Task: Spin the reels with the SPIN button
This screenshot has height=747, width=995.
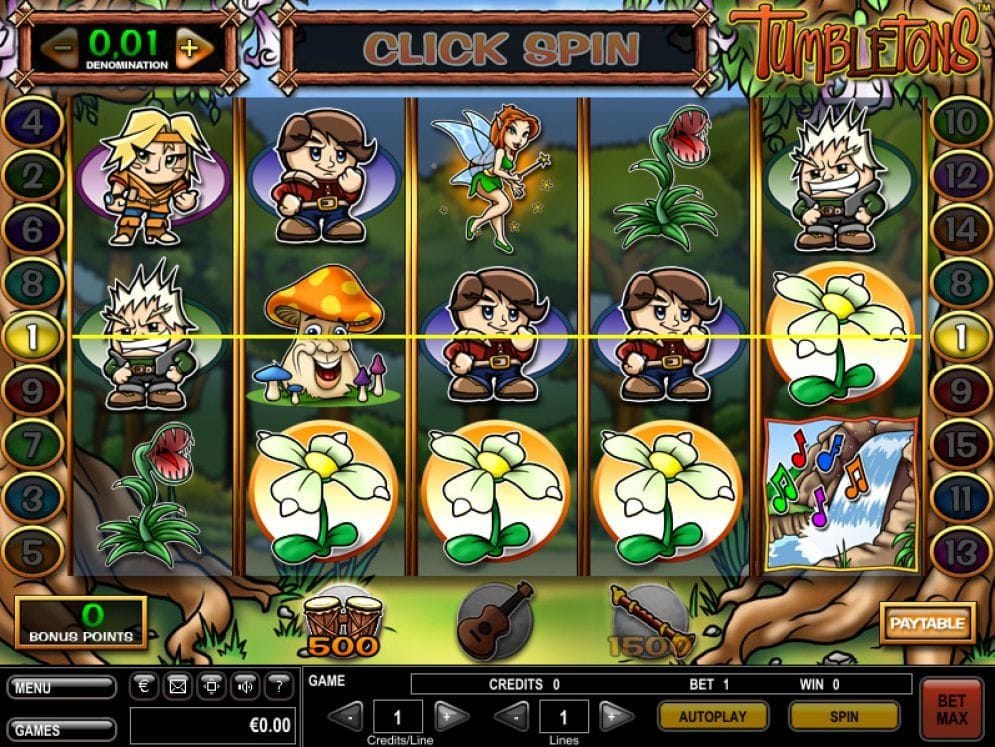Action: coord(843,716)
